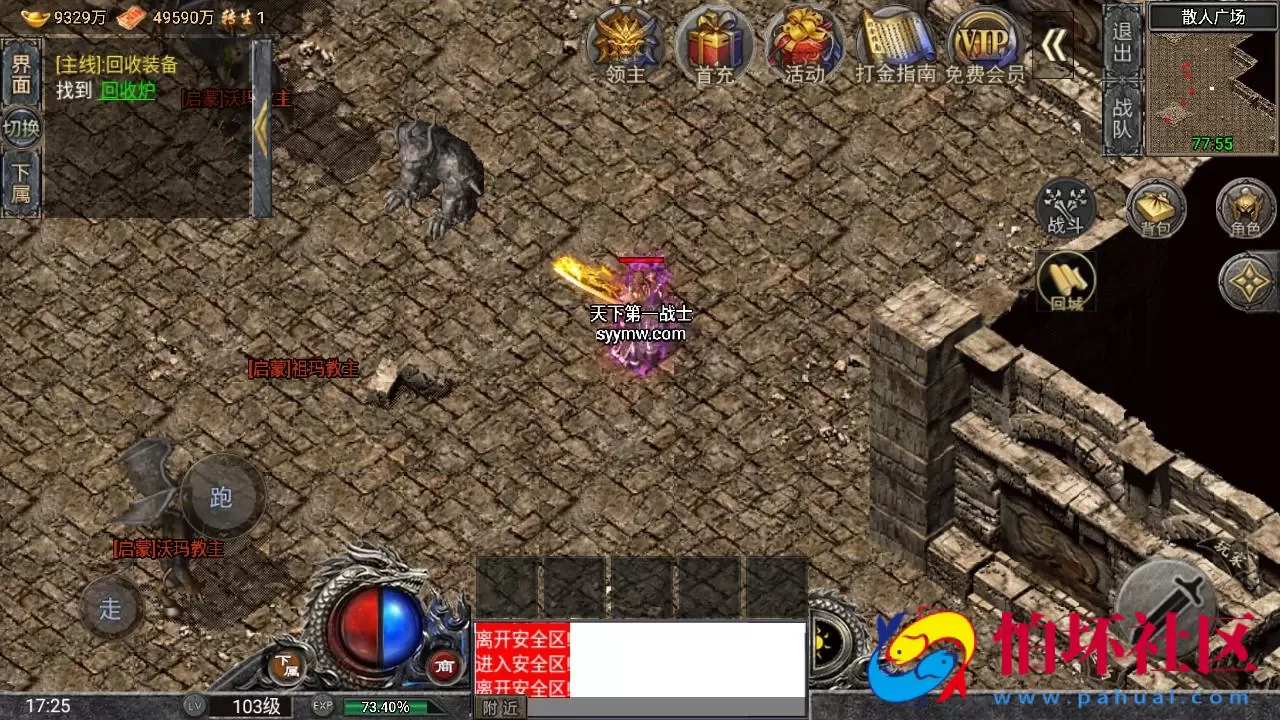The height and width of the screenshot is (720, 1280).
Task: Switch movement to 跑 run mode
Action: pos(222,497)
